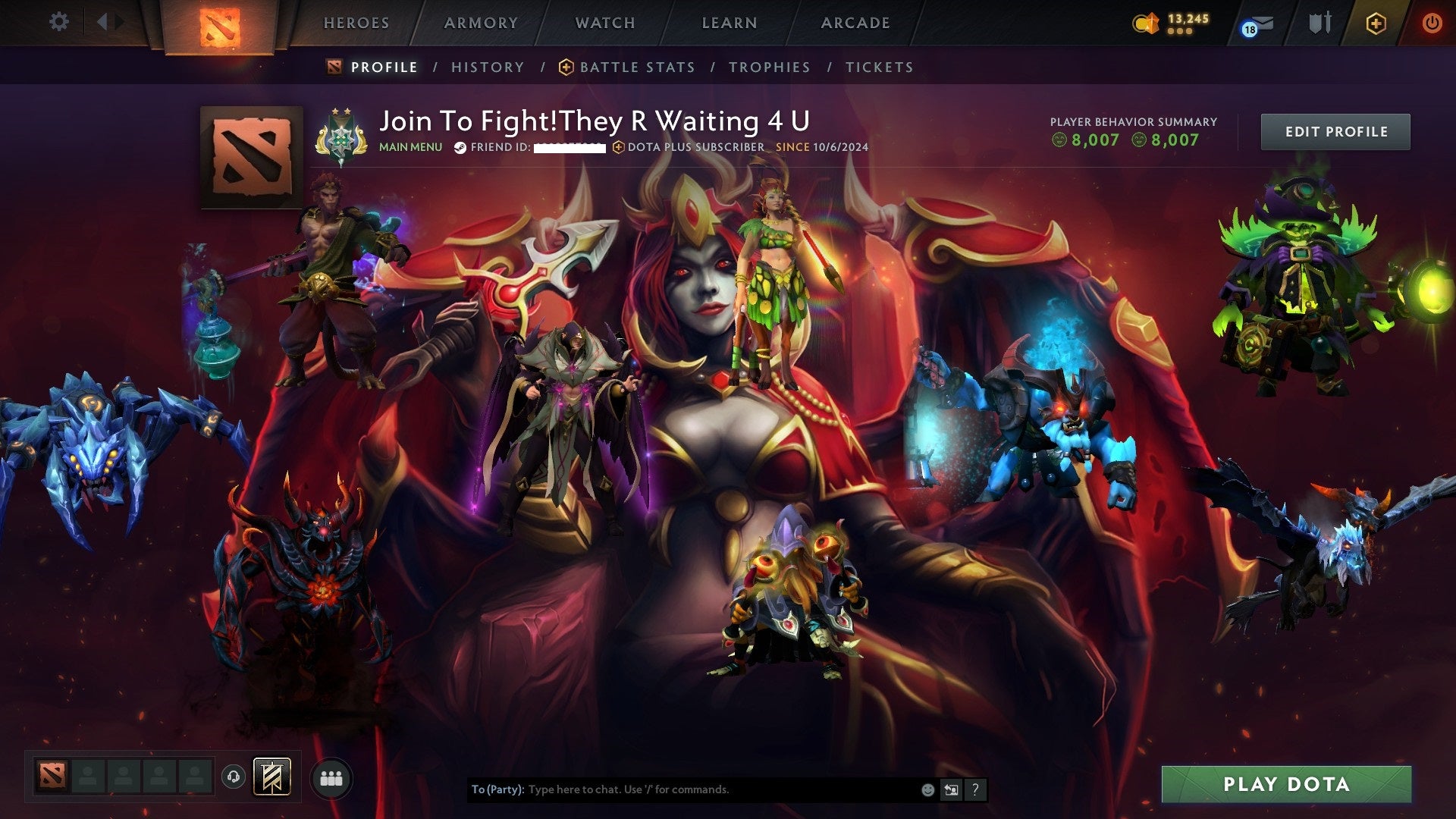The image size is (1456, 819).
Task: Open the settings gear icon
Action: [59, 22]
